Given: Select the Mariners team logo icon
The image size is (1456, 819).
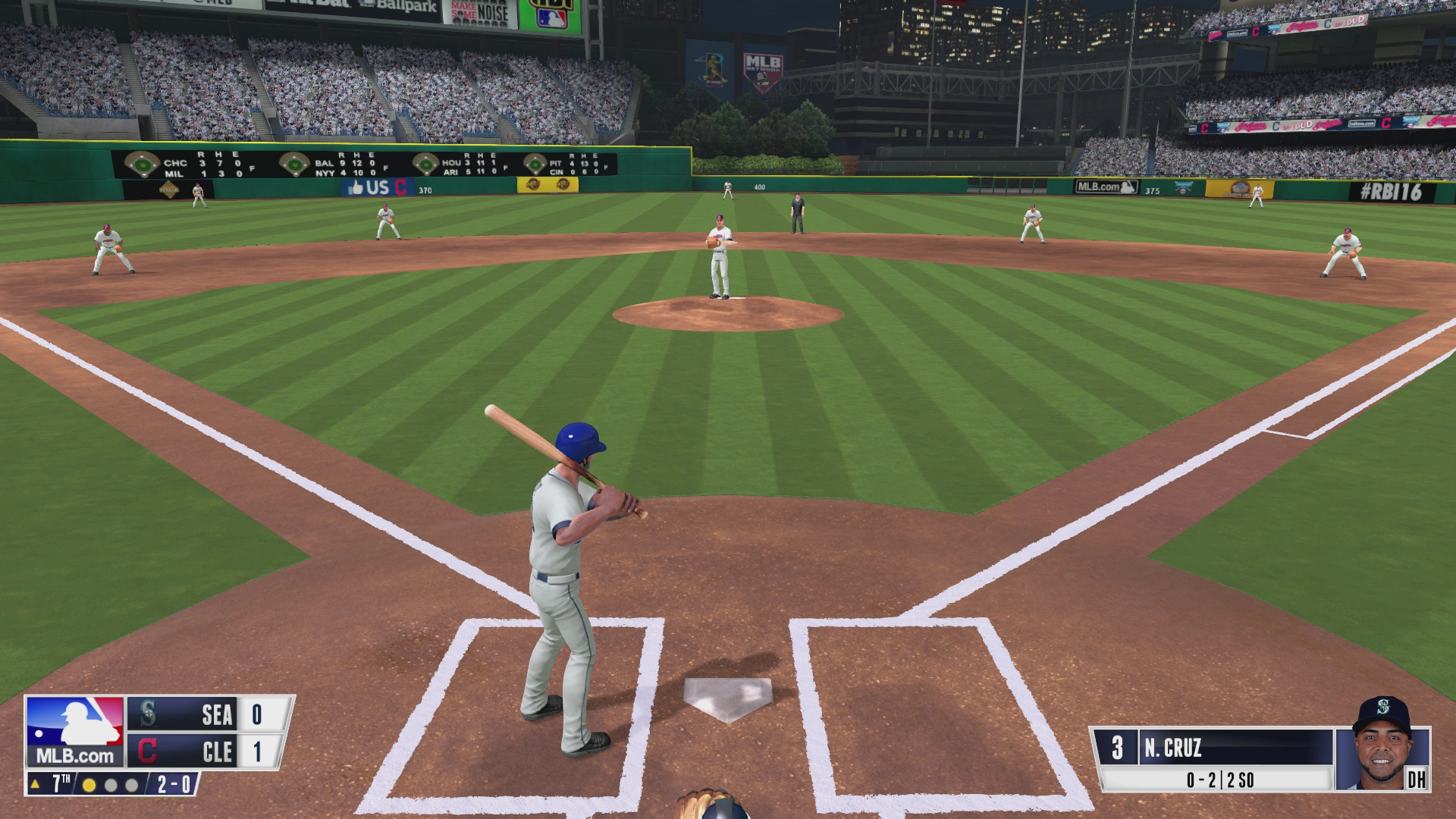Looking at the screenshot, I should point(149,714).
